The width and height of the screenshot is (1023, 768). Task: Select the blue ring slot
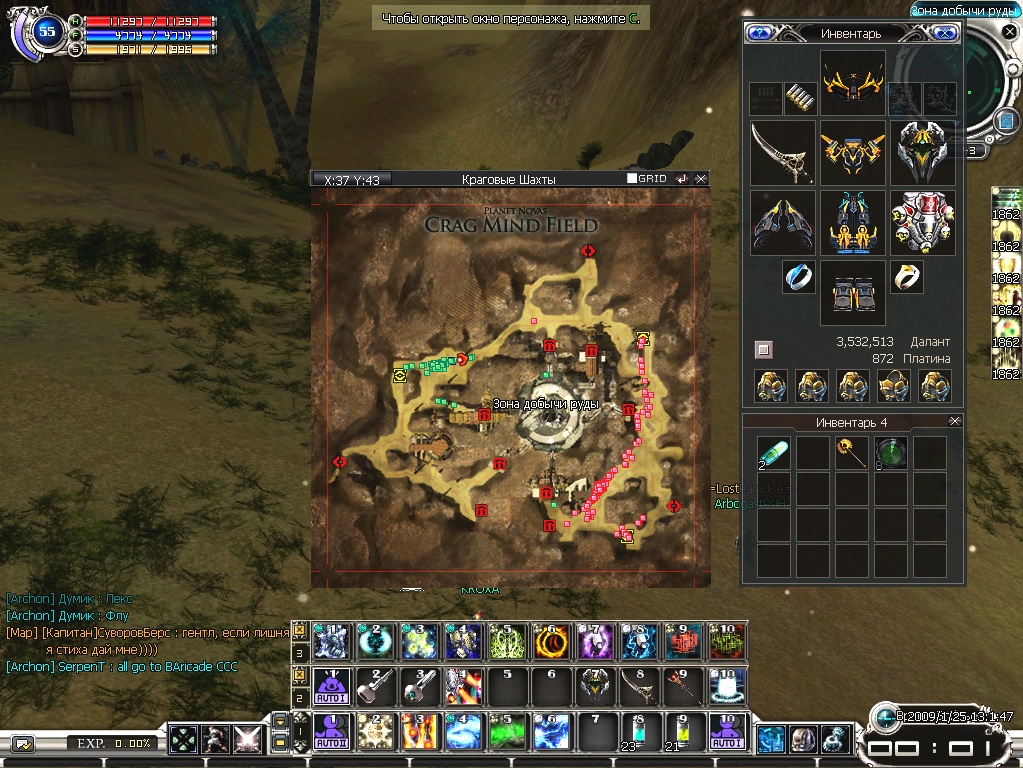coord(798,277)
